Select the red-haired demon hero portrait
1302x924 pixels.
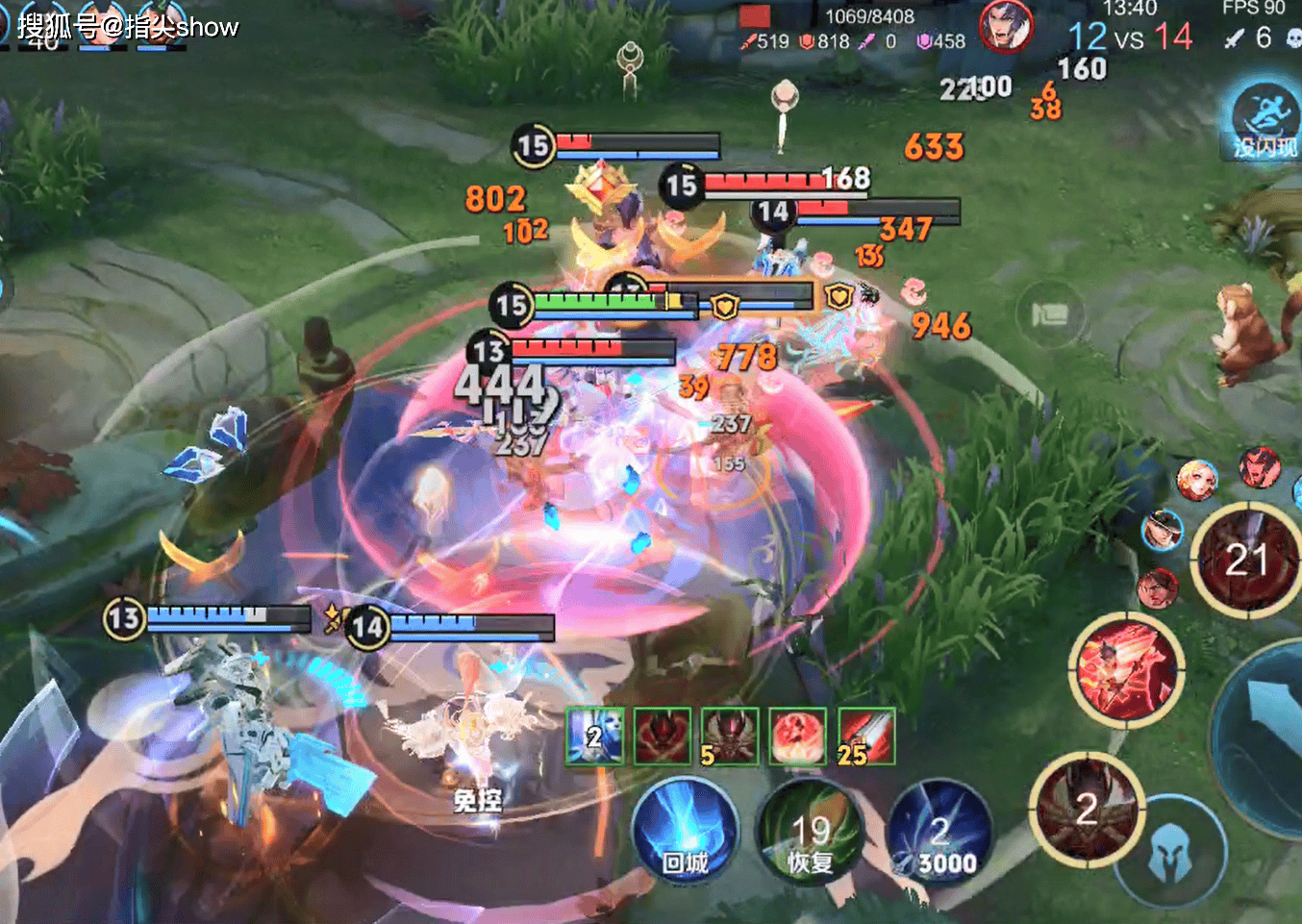1259,467
